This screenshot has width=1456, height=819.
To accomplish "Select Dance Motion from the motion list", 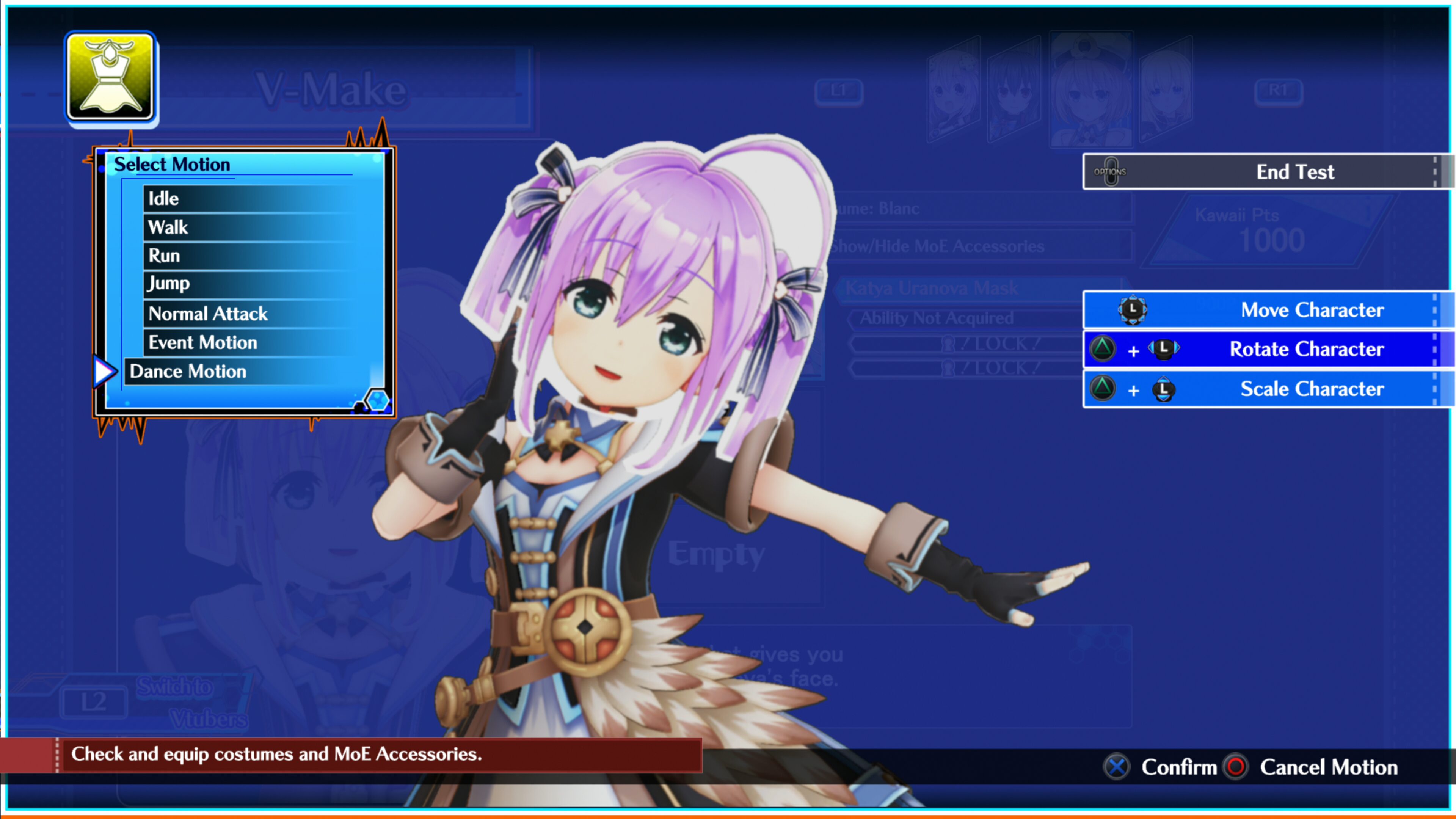I will pos(188,371).
